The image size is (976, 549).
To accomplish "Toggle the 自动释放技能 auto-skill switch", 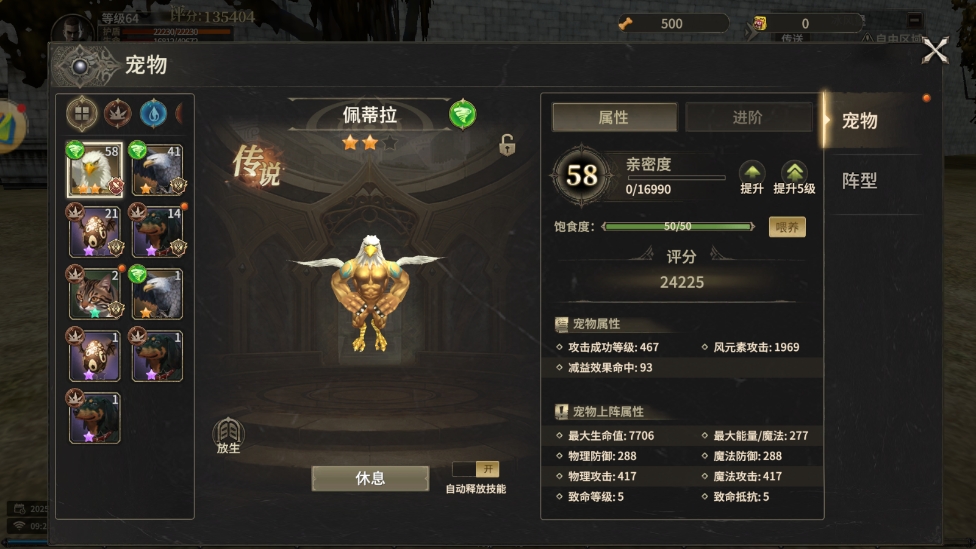I will point(475,469).
